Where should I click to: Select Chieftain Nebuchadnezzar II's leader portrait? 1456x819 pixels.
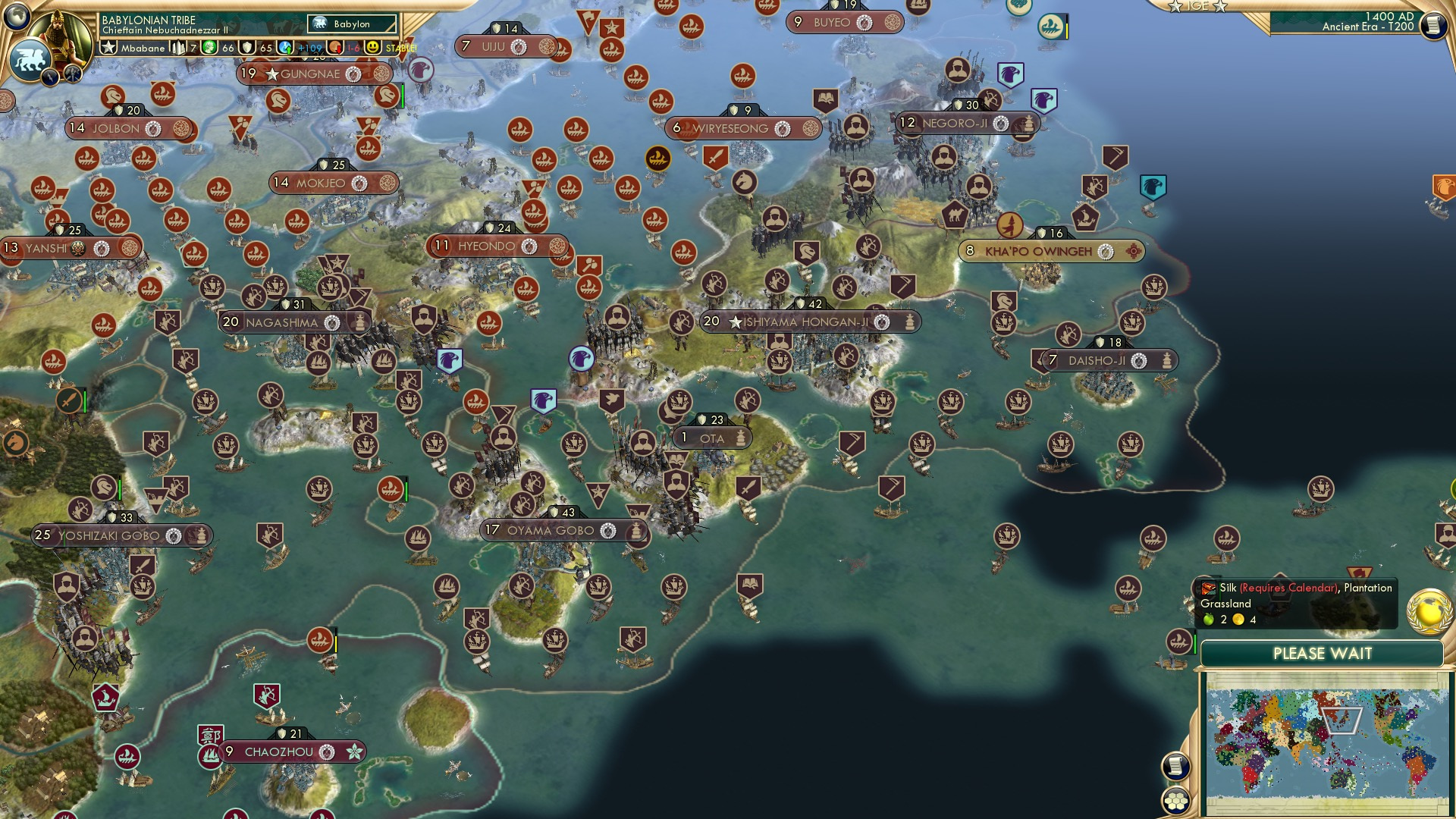pos(62,34)
